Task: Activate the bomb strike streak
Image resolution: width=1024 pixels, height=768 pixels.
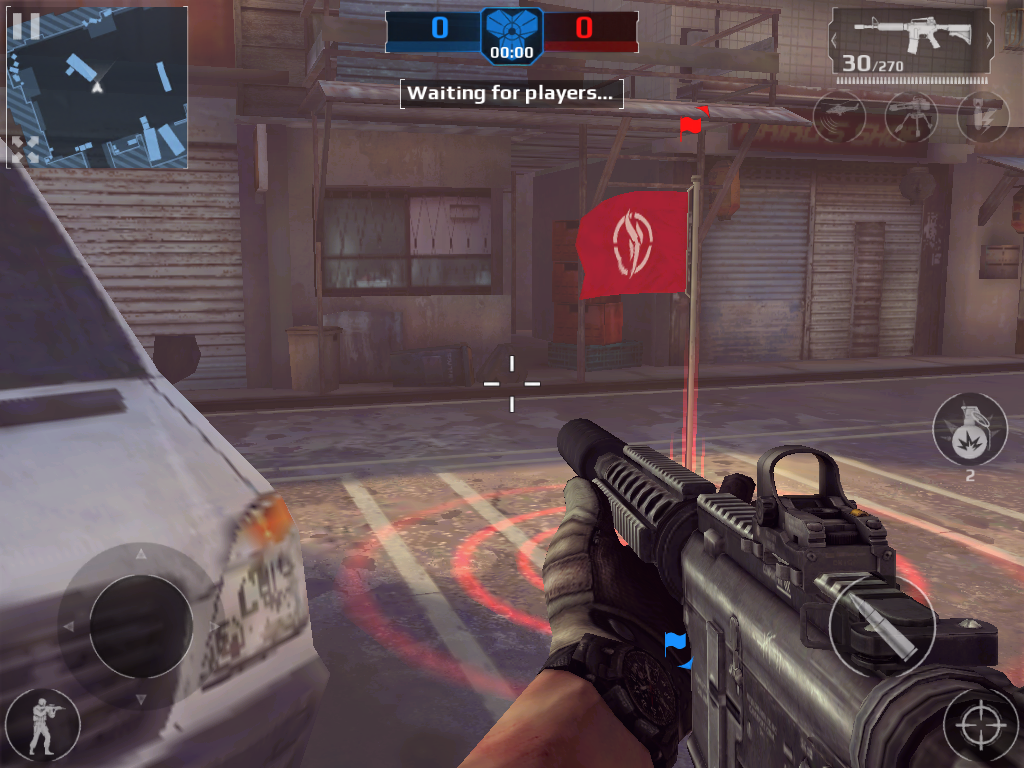Action: tap(983, 117)
